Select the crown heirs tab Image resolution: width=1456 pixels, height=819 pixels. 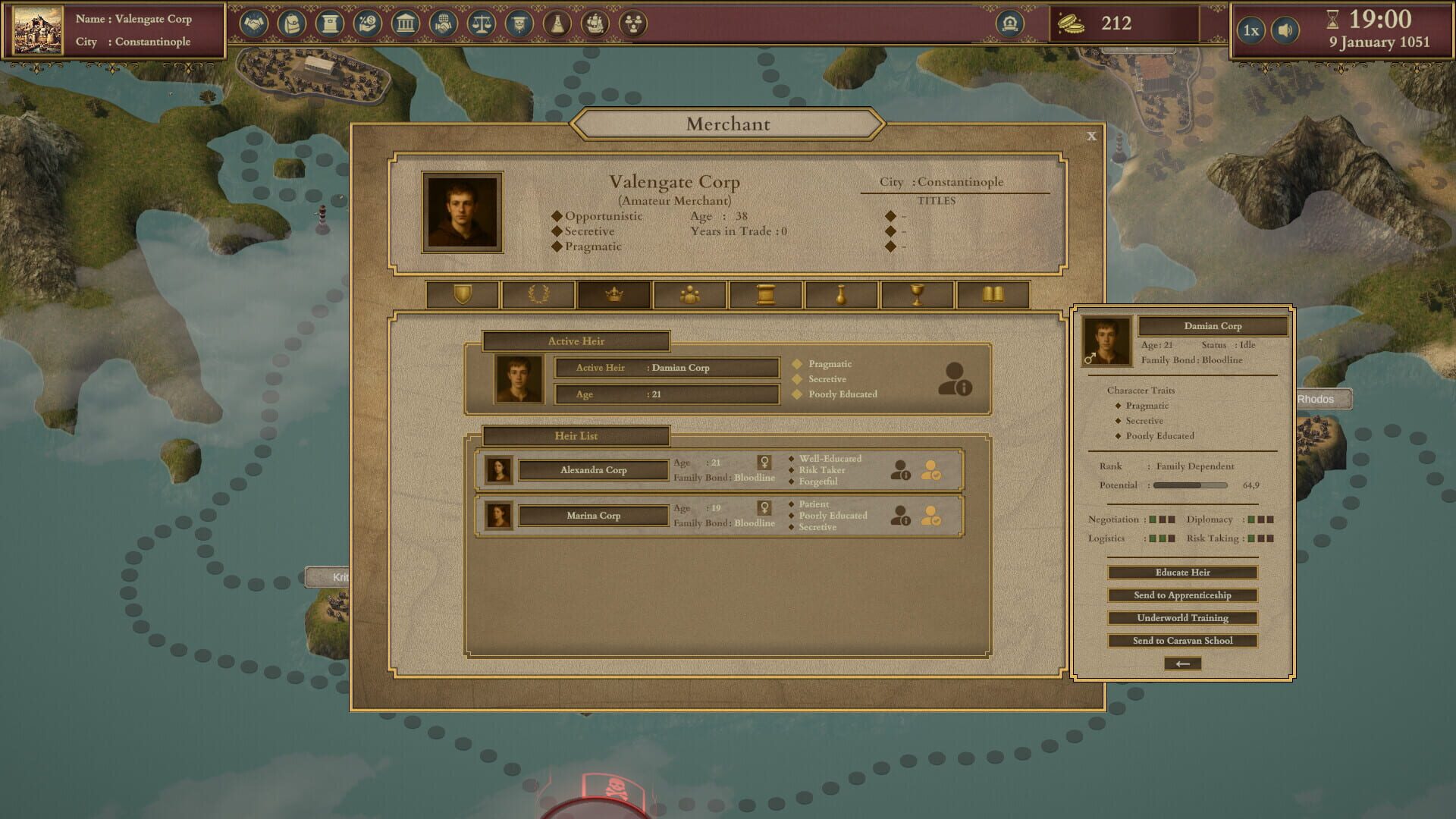[614, 295]
